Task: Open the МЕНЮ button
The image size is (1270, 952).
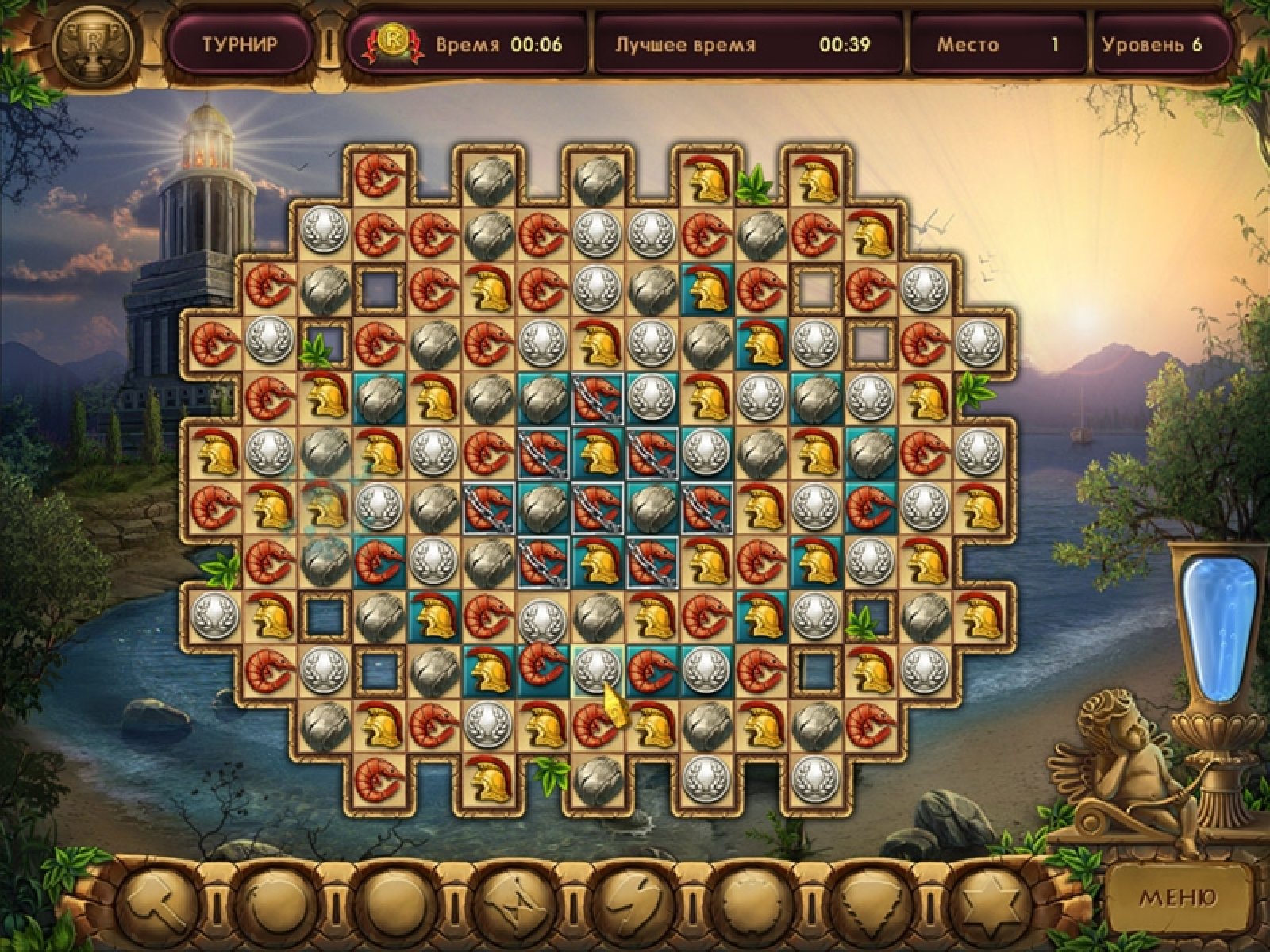Action: pos(1177,897)
